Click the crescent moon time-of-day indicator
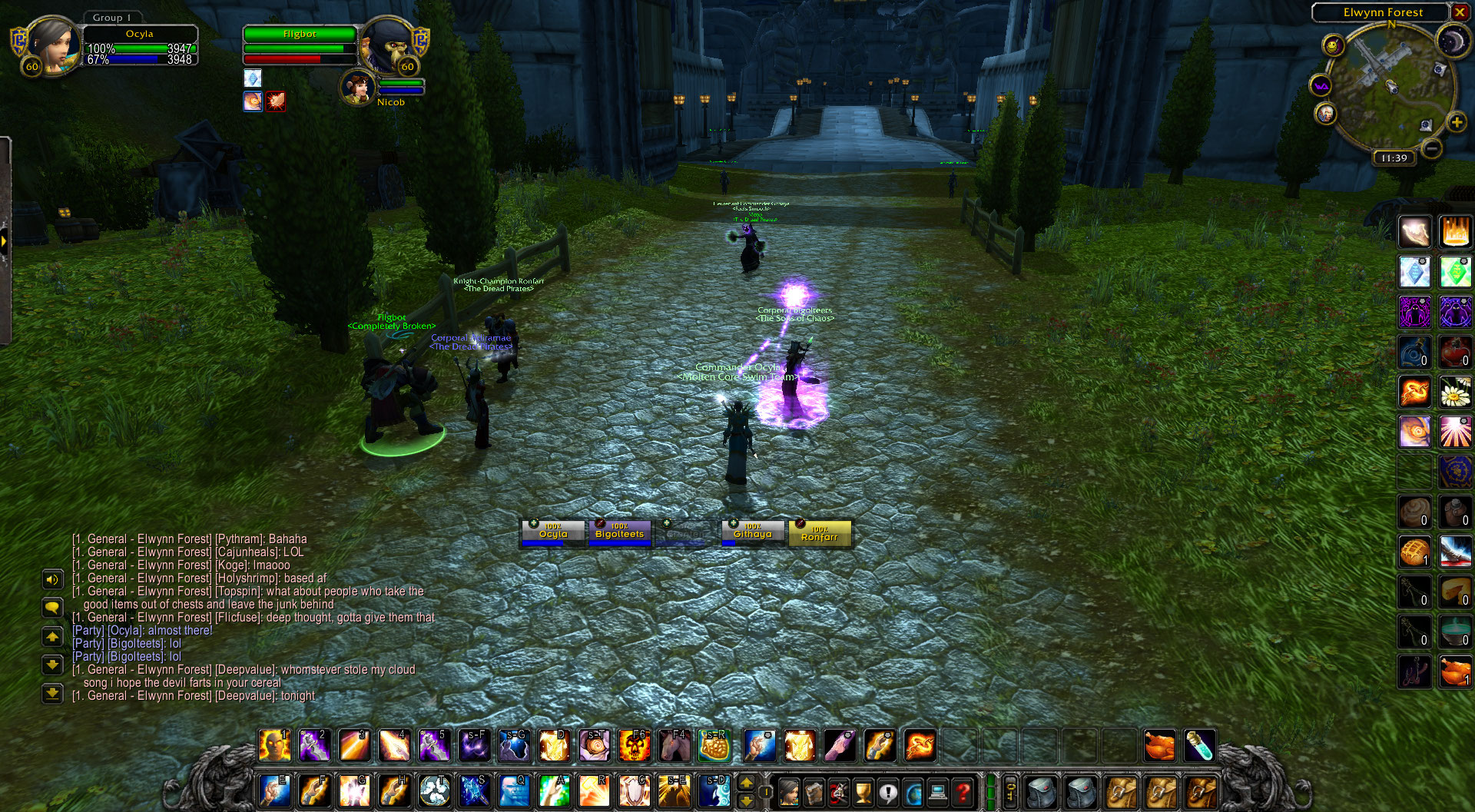Screen dimensions: 1475x812 (x=1452, y=41)
